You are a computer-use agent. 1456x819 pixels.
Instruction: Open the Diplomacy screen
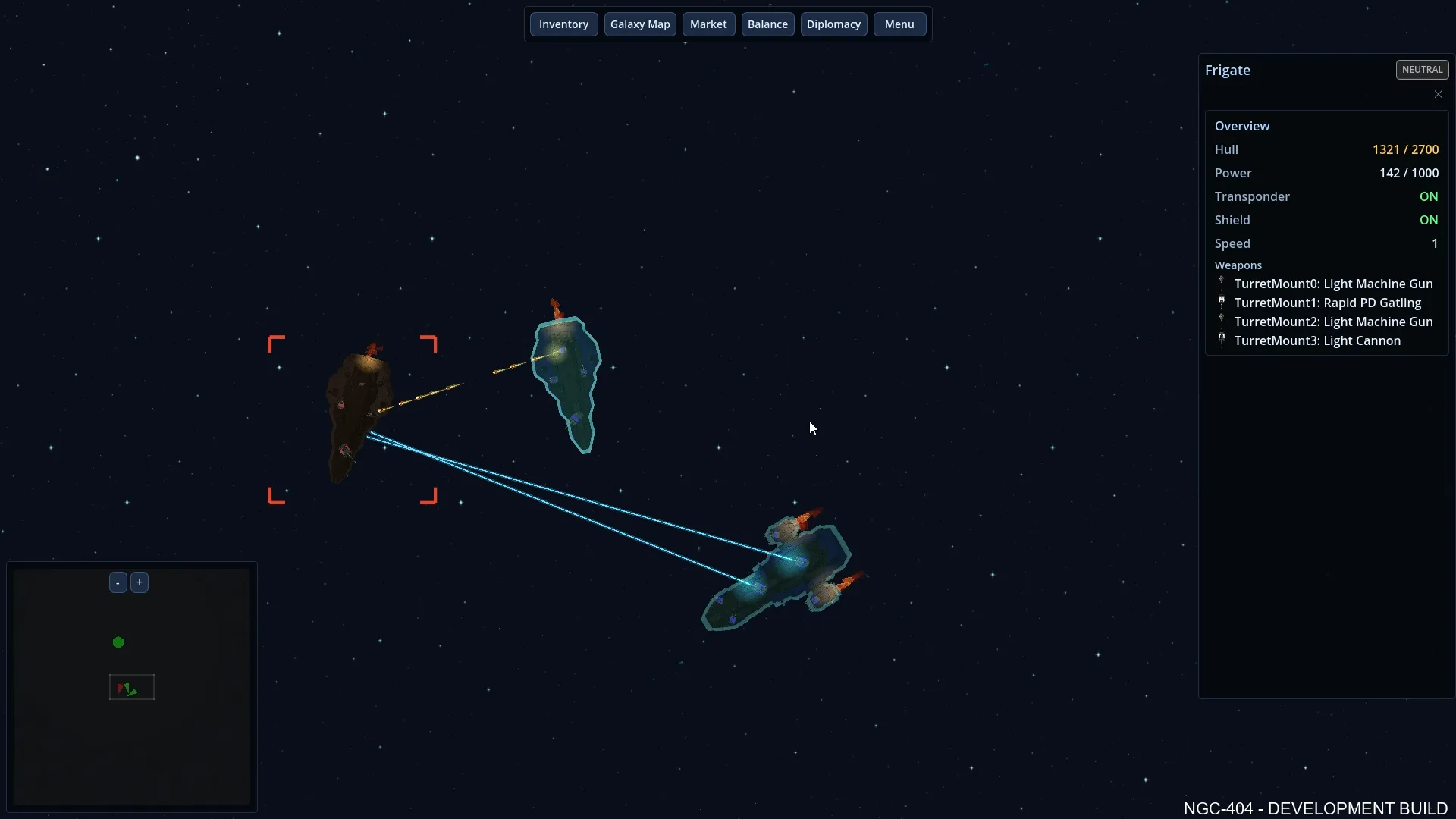point(833,24)
